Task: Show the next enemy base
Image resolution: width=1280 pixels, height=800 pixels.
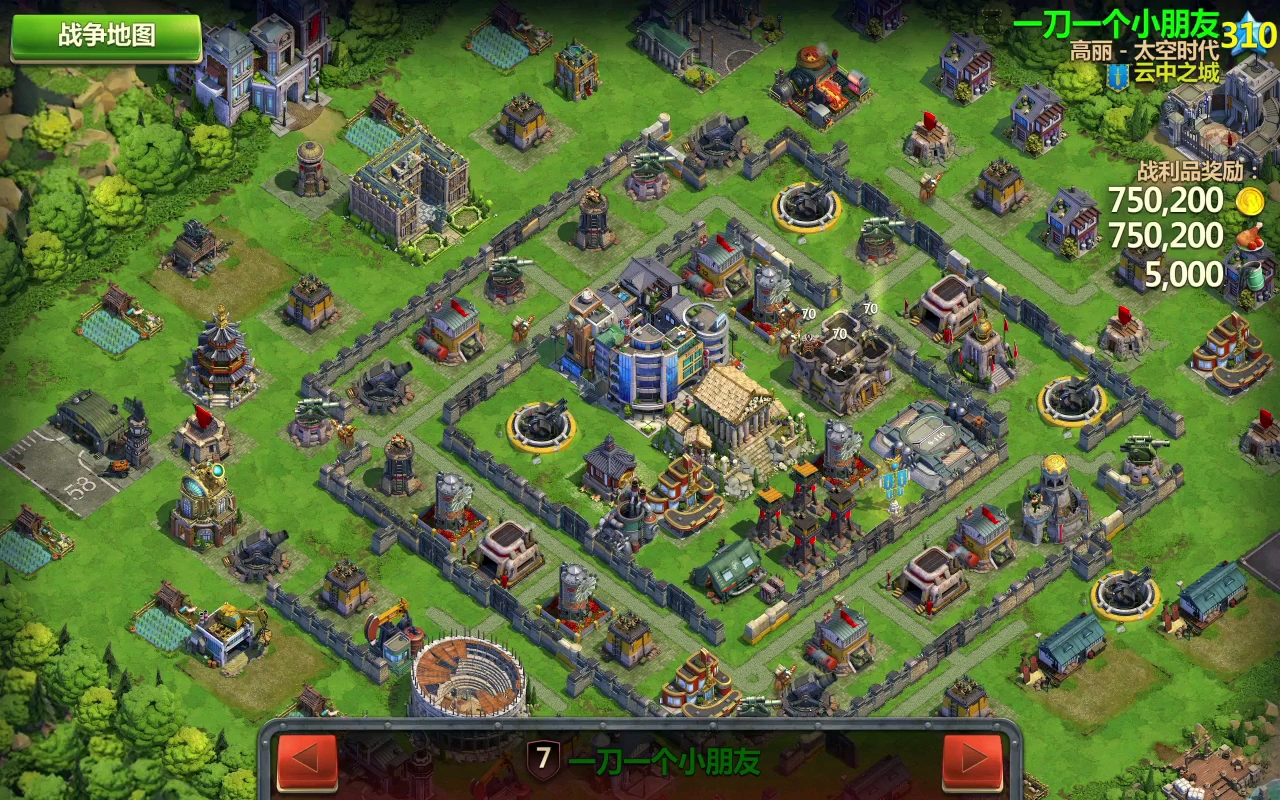Action: point(972,761)
